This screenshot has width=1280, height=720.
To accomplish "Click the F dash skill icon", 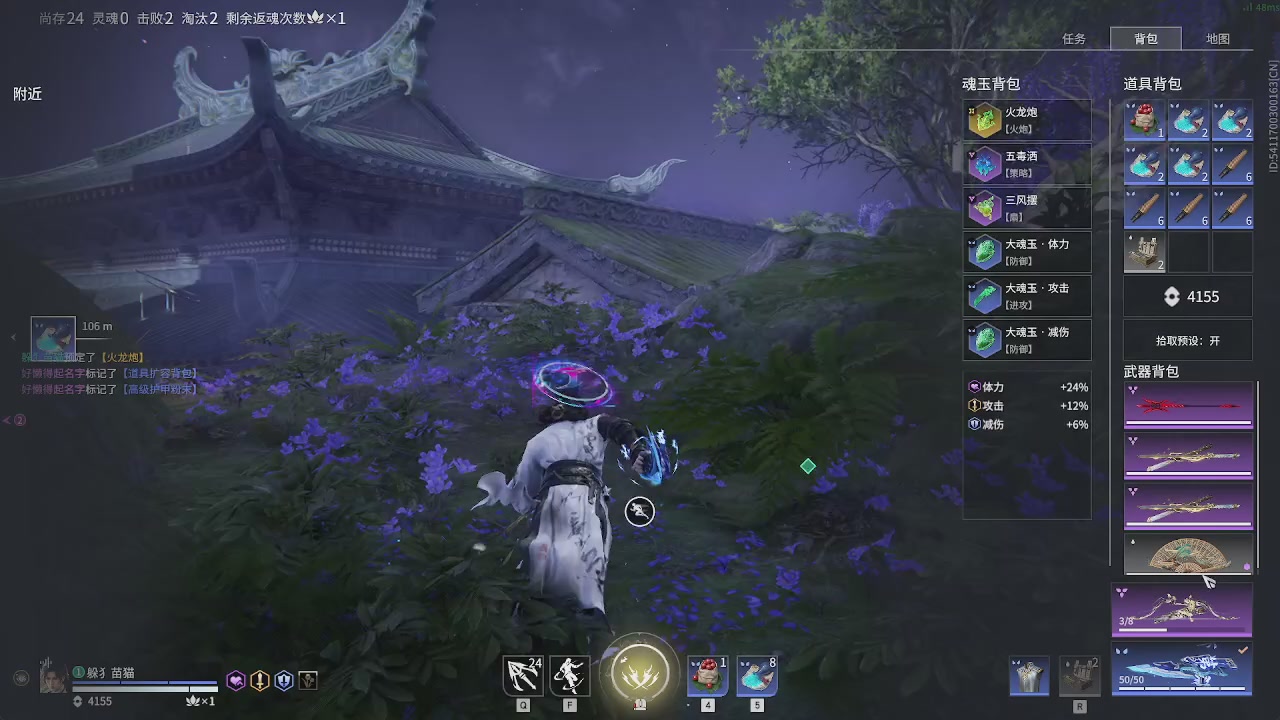I will coord(569,675).
